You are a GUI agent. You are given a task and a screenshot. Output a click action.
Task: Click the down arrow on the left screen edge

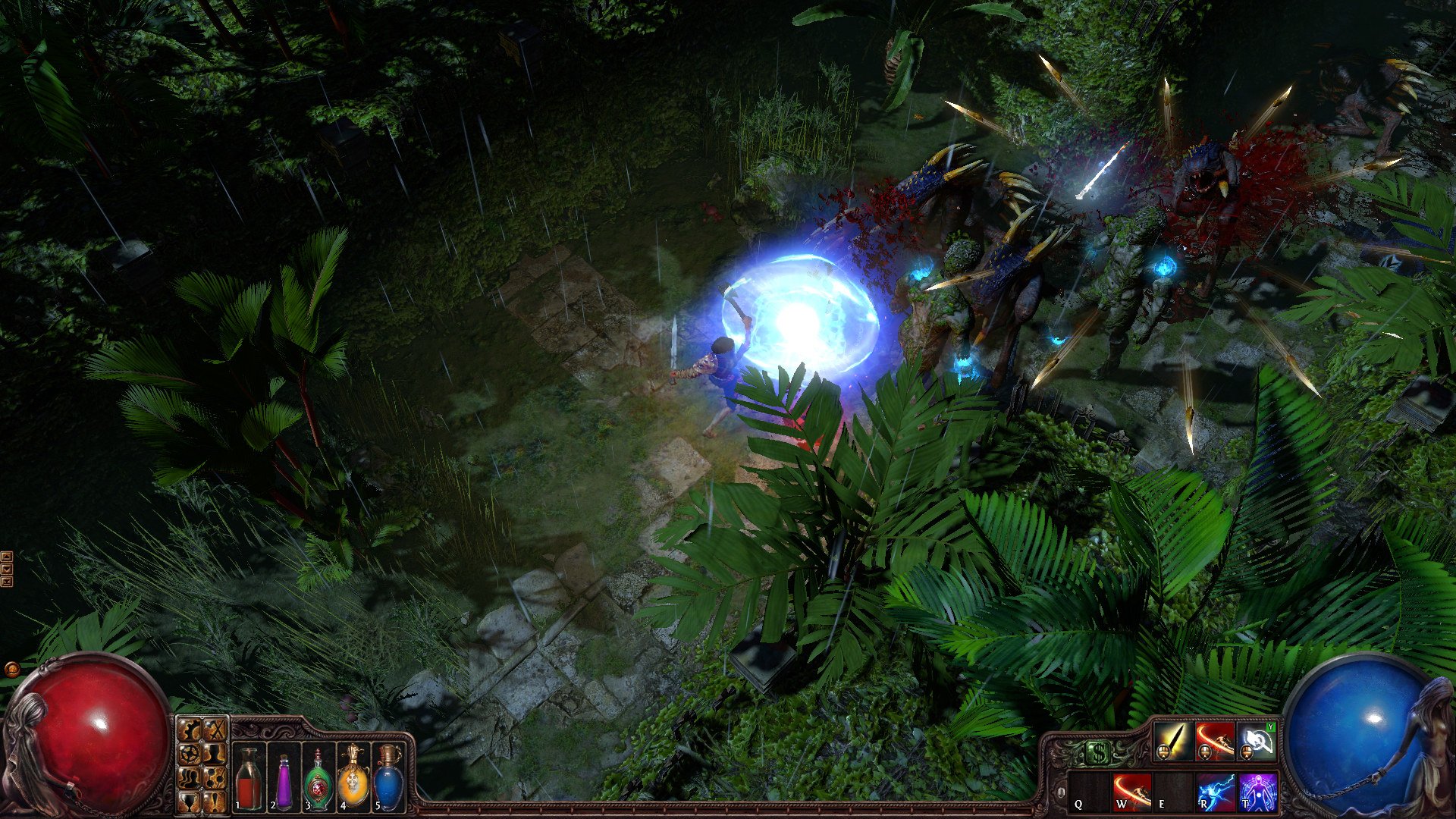6,569
